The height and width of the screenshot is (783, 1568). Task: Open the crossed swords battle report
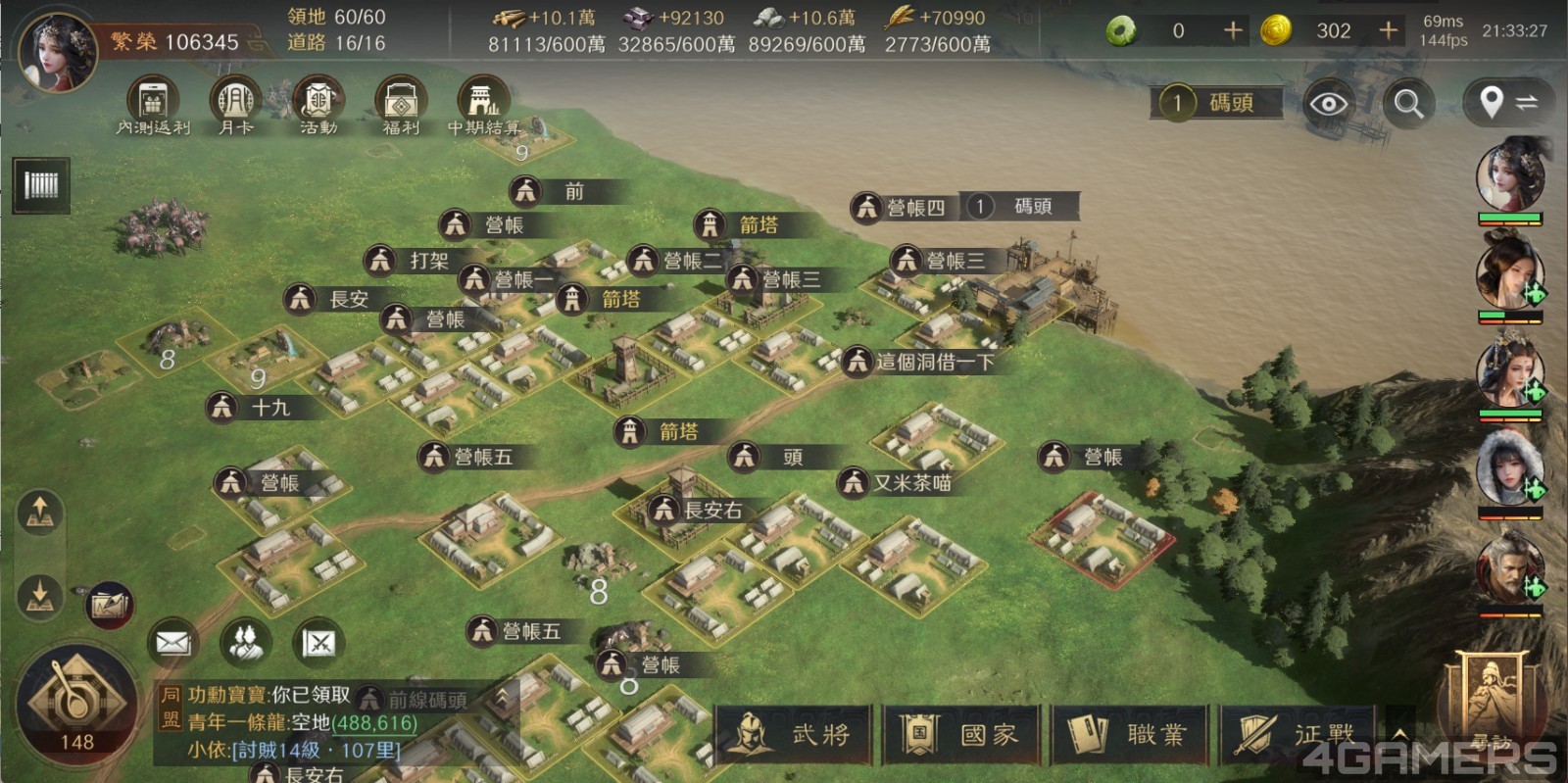pyautogui.click(x=318, y=643)
